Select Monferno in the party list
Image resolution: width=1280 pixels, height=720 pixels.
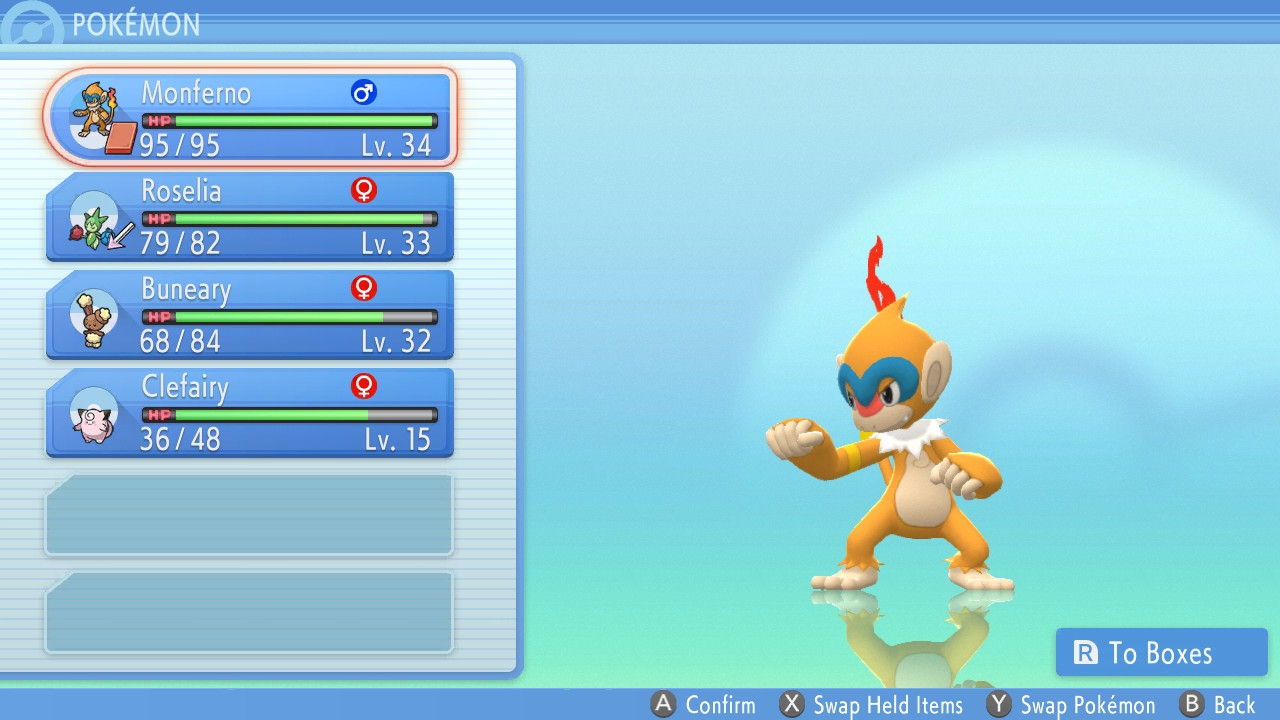(250, 117)
